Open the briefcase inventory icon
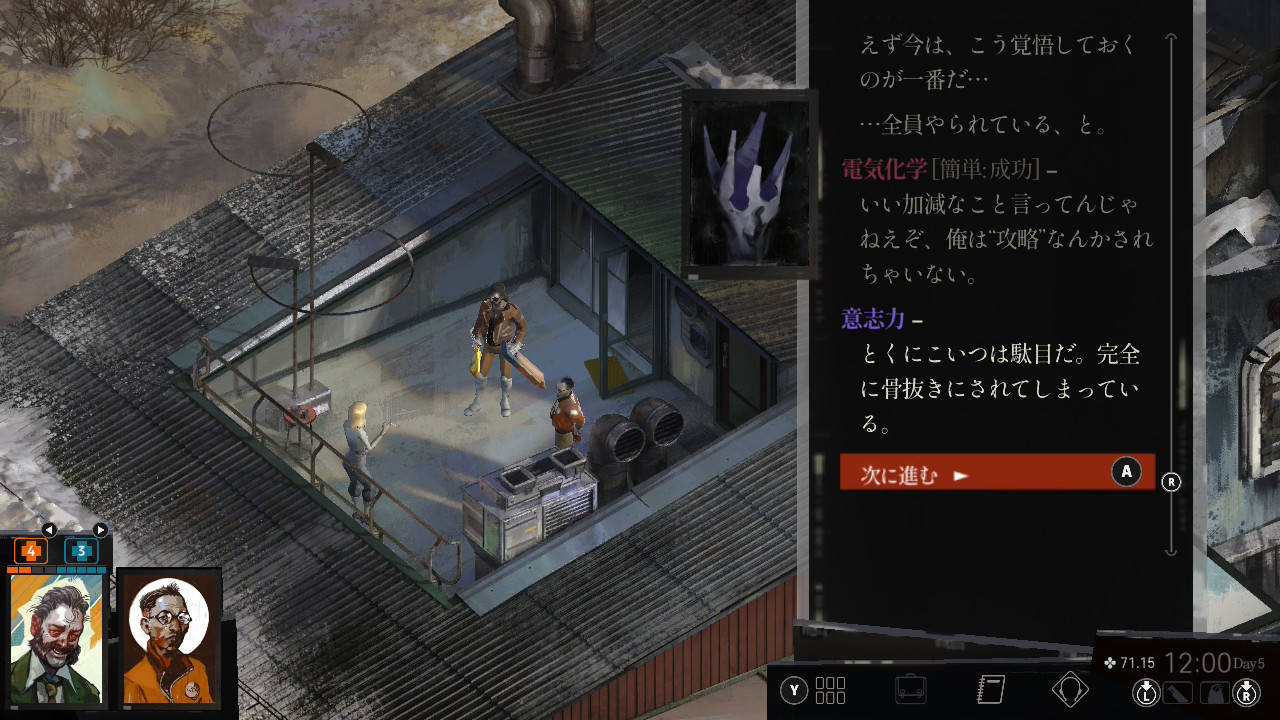1280x720 pixels. coord(910,690)
